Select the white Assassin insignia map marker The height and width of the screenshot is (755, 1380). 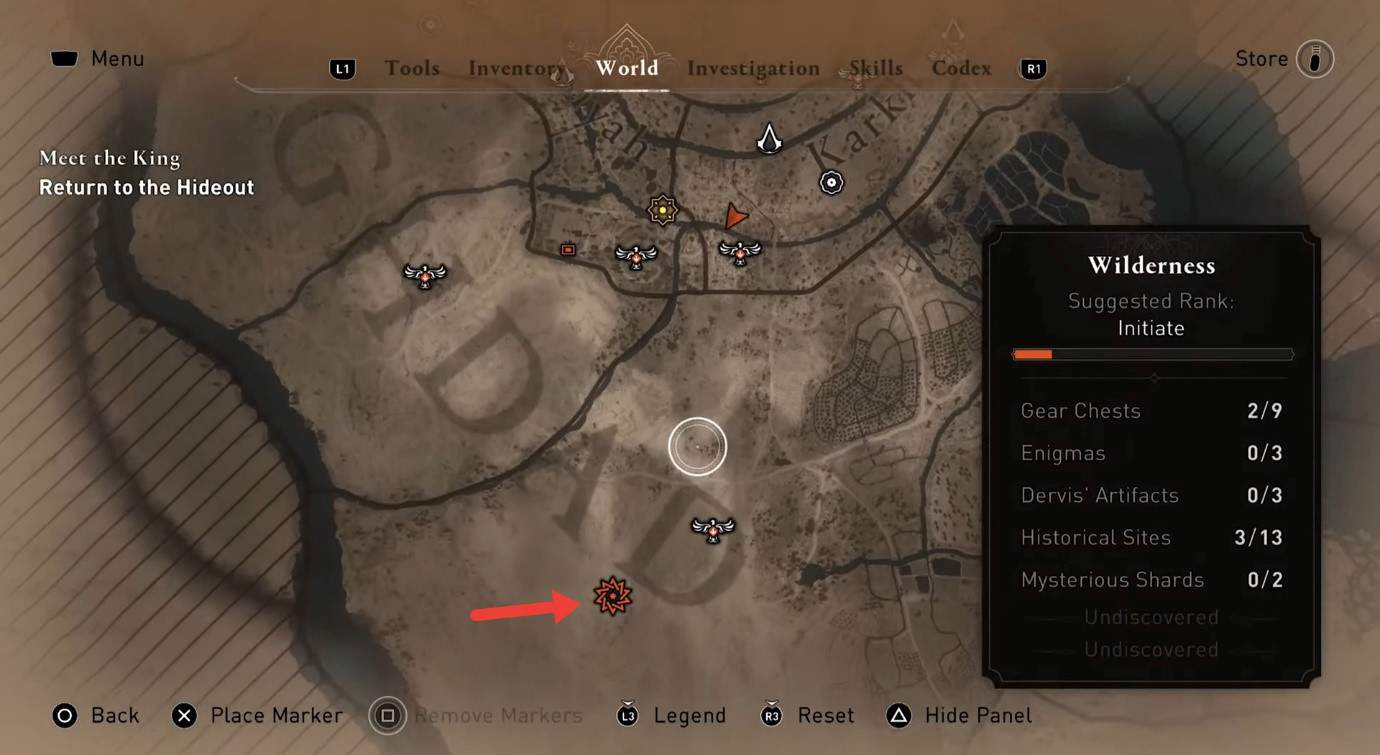769,138
